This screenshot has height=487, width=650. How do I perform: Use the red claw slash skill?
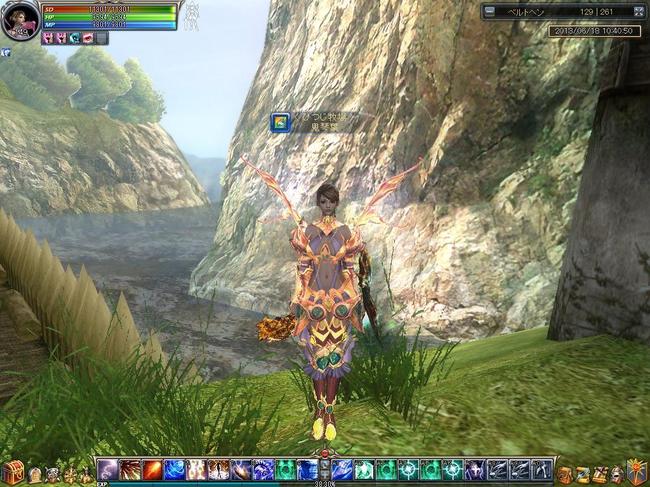(x=130, y=469)
